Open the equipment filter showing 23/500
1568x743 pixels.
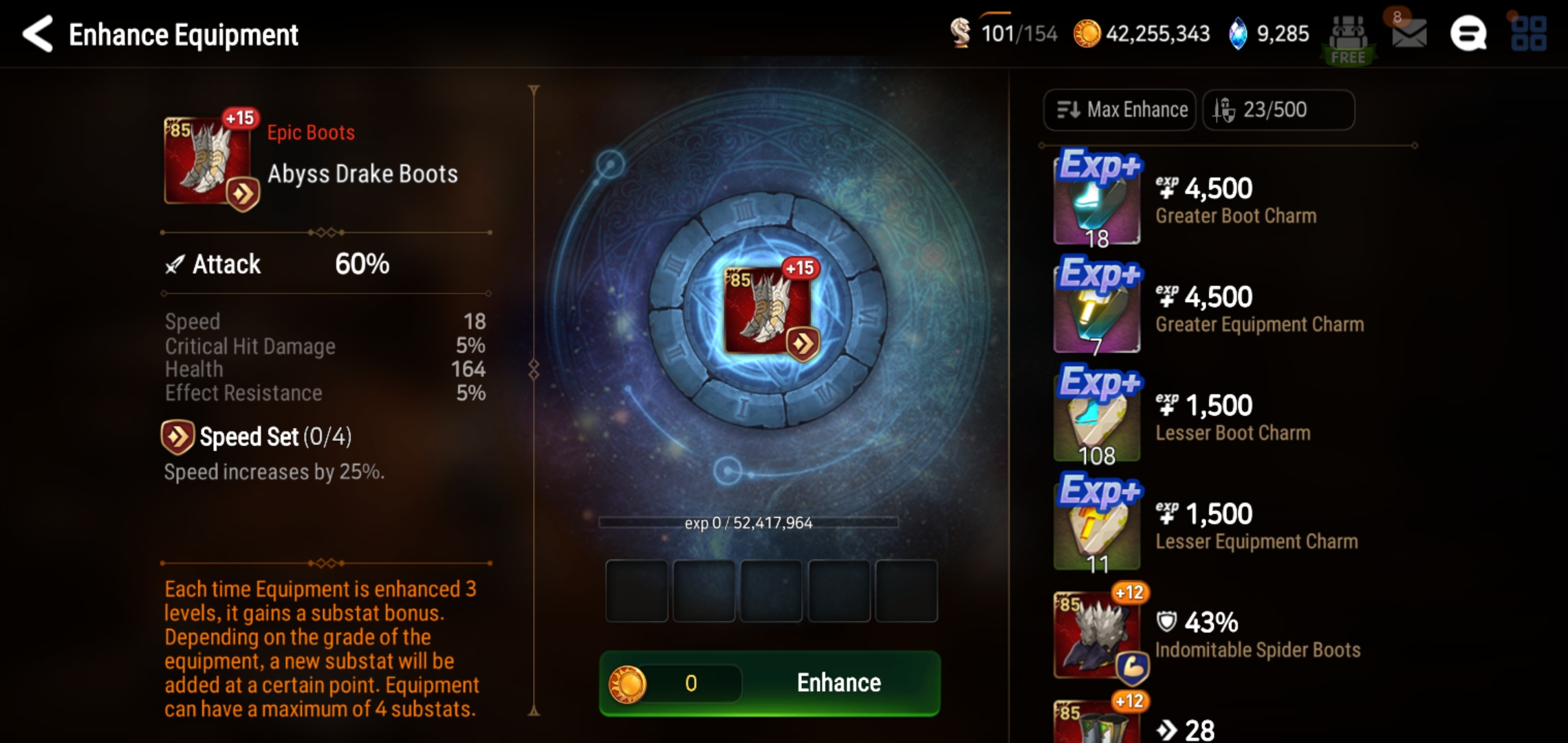[1278, 109]
